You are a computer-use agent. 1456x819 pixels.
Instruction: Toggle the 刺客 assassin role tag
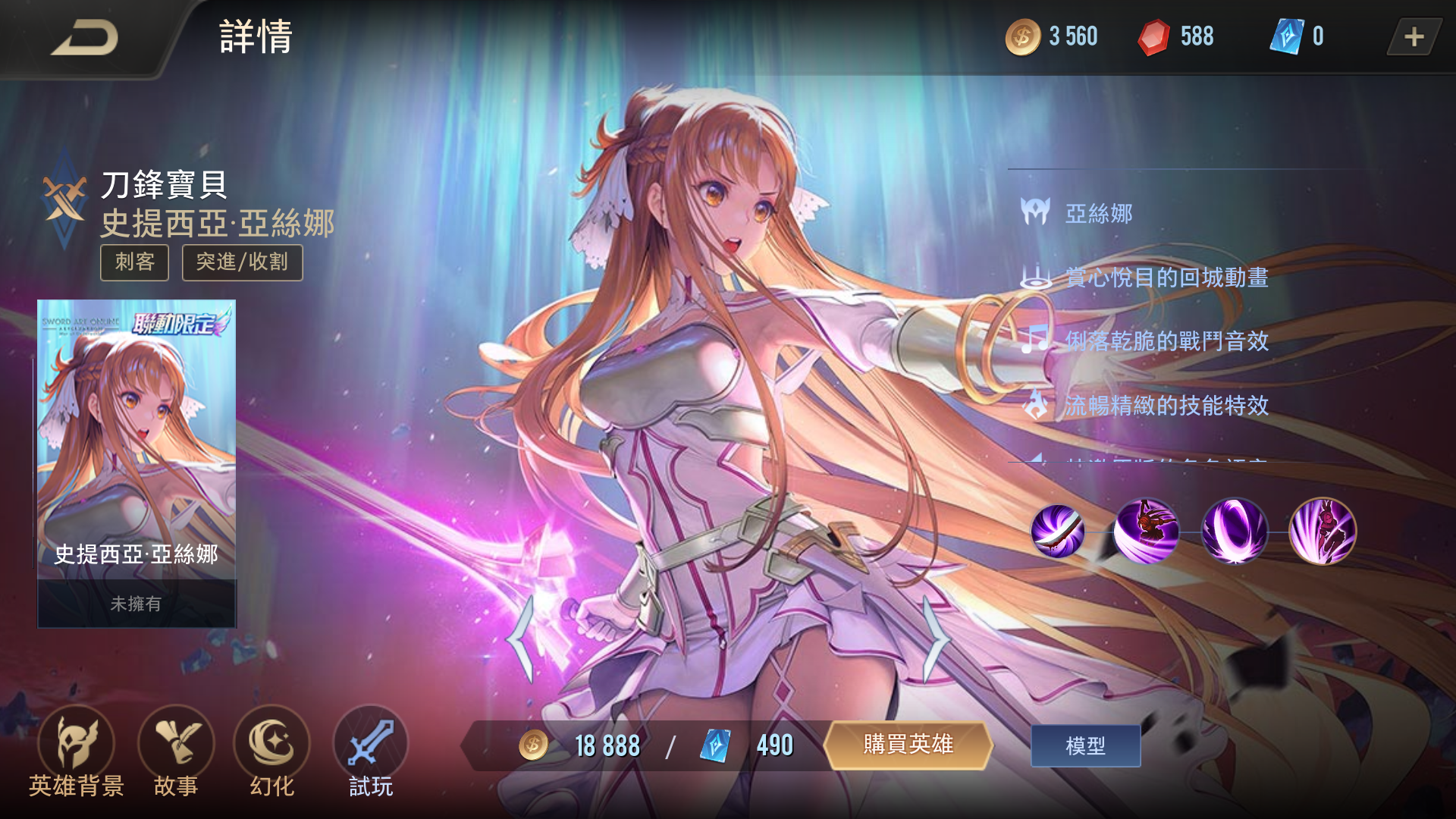coord(134,263)
